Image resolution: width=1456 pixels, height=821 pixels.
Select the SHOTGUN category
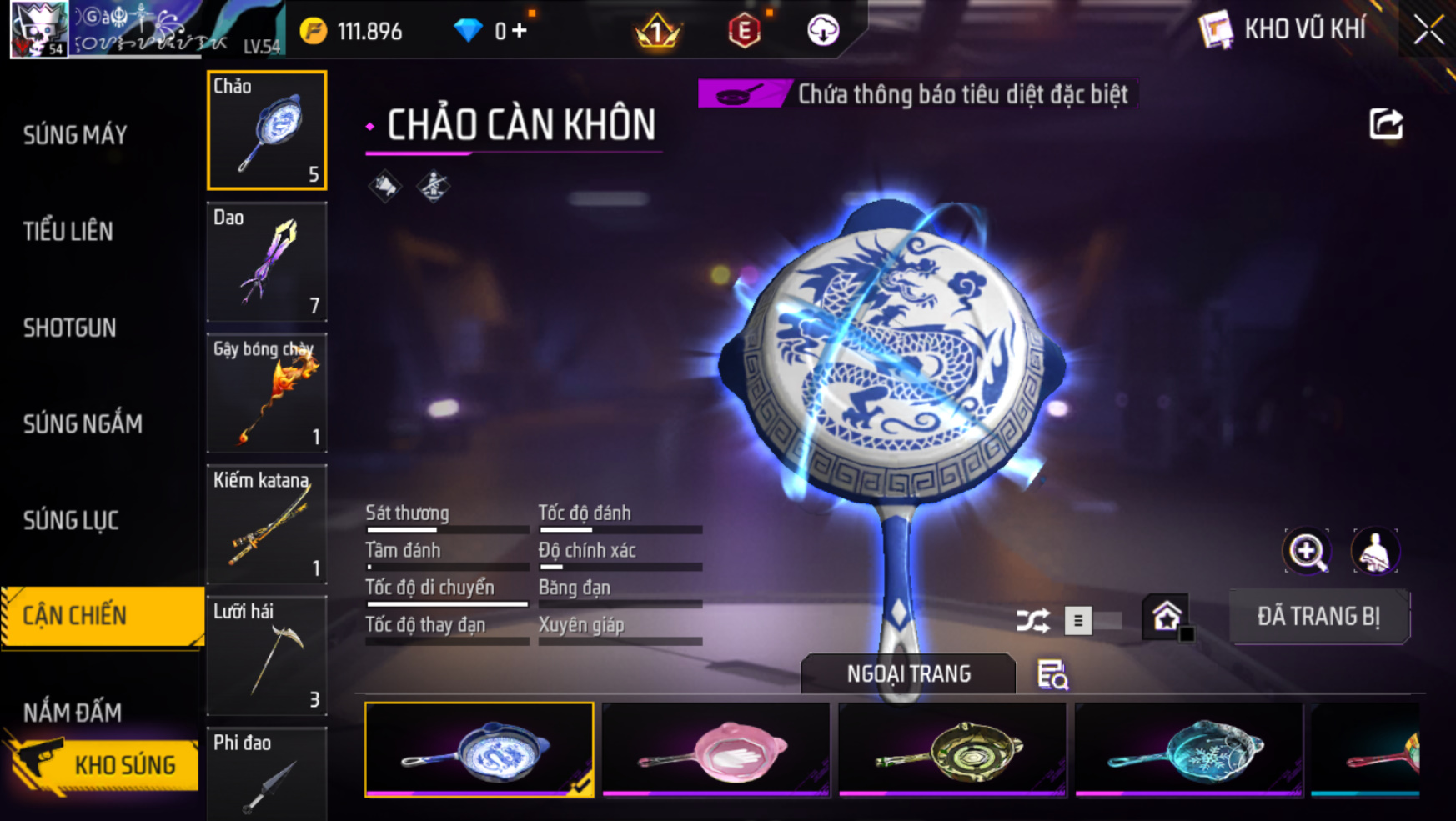tap(70, 328)
